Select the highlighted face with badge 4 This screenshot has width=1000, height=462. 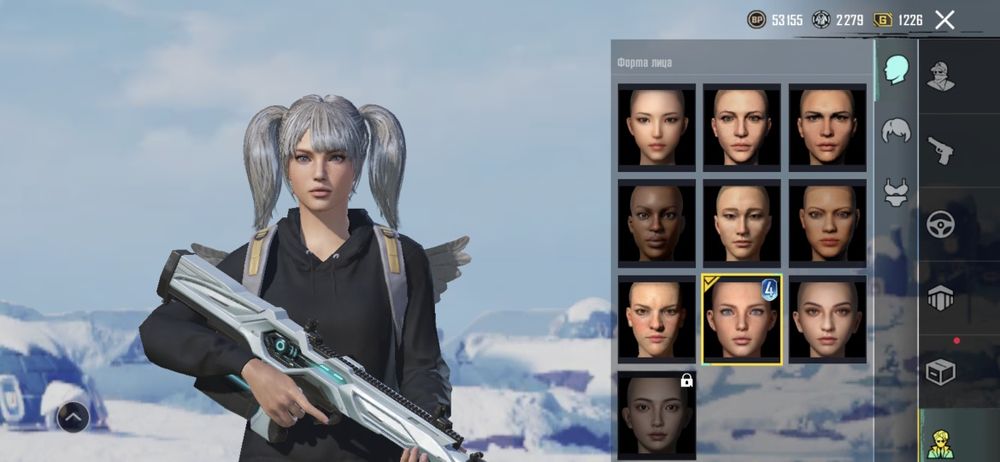pyautogui.click(x=742, y=318)
